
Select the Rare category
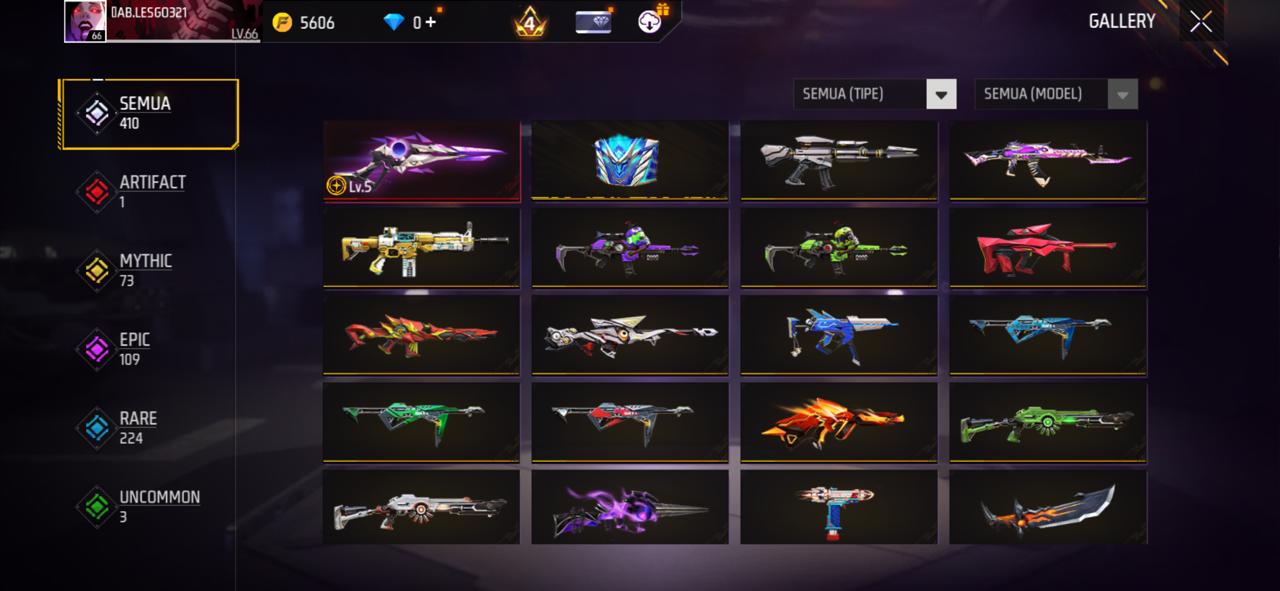pyautogui.click(x=137, y=427)
